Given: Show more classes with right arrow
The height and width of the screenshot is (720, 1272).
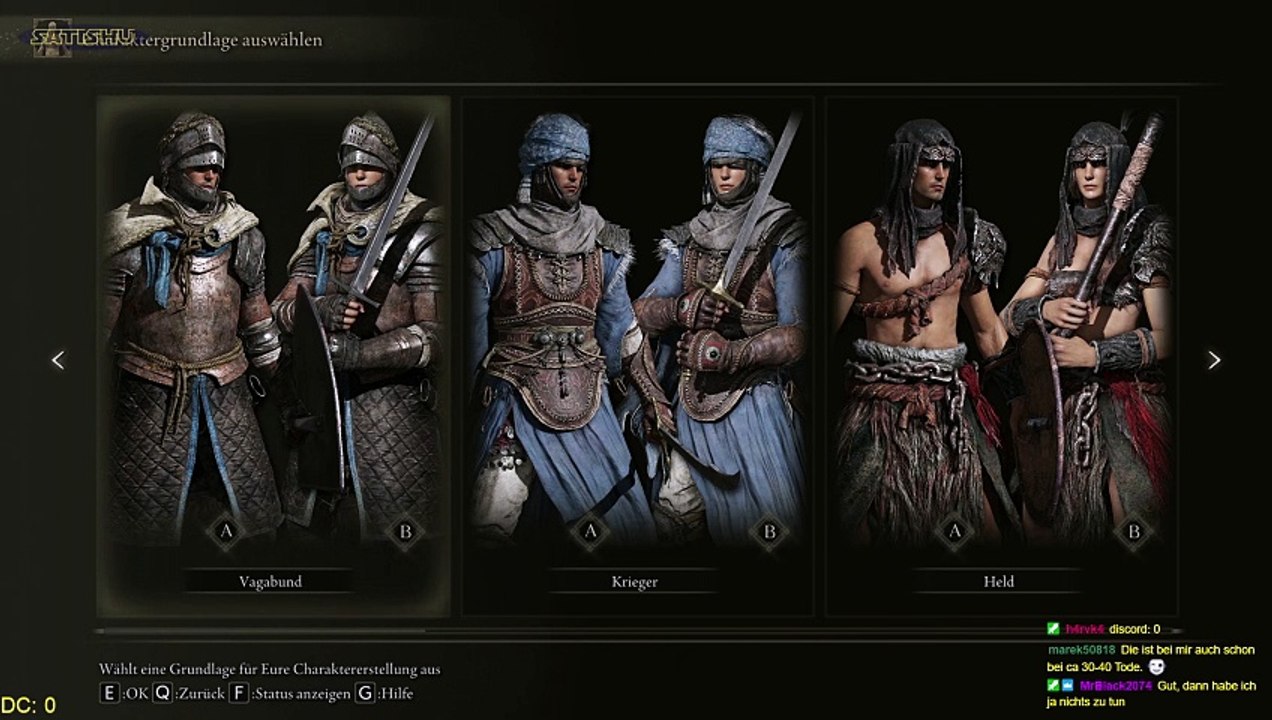Looking at the screenshot, I should 1214,360.
